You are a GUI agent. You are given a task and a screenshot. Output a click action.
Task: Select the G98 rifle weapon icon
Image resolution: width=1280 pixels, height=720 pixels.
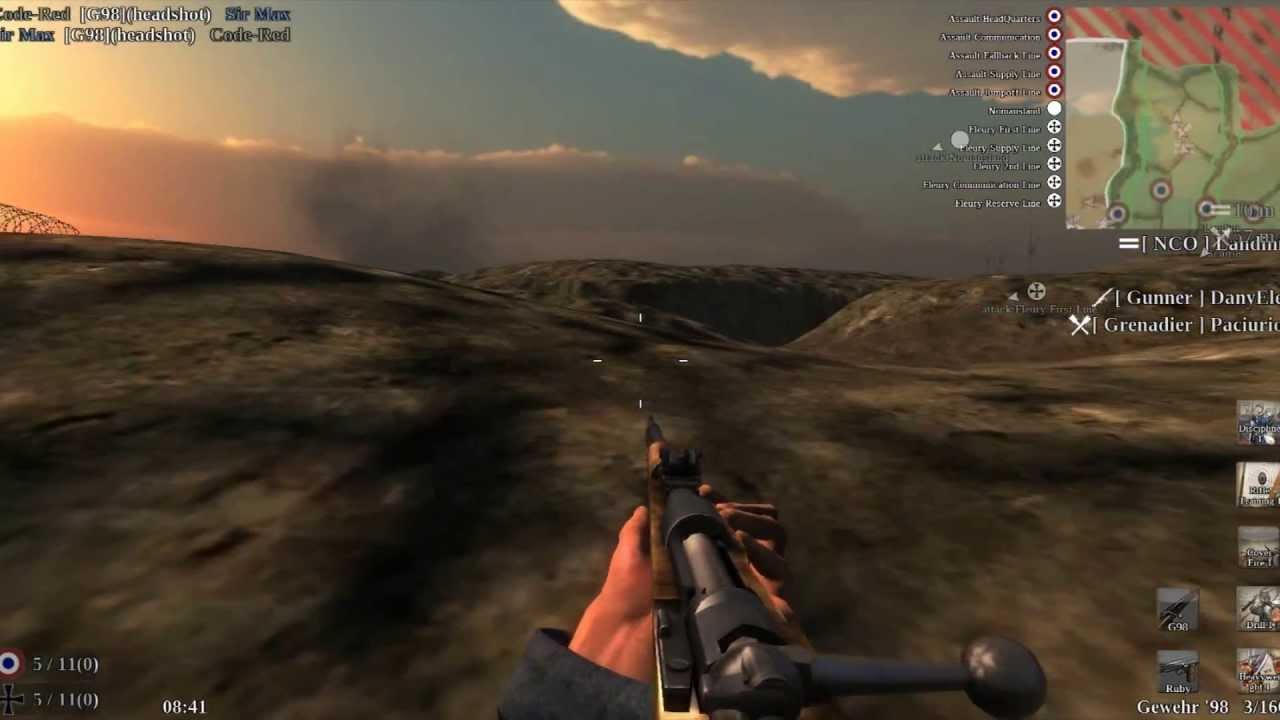pyautogui.click(x=1177, y=609)
